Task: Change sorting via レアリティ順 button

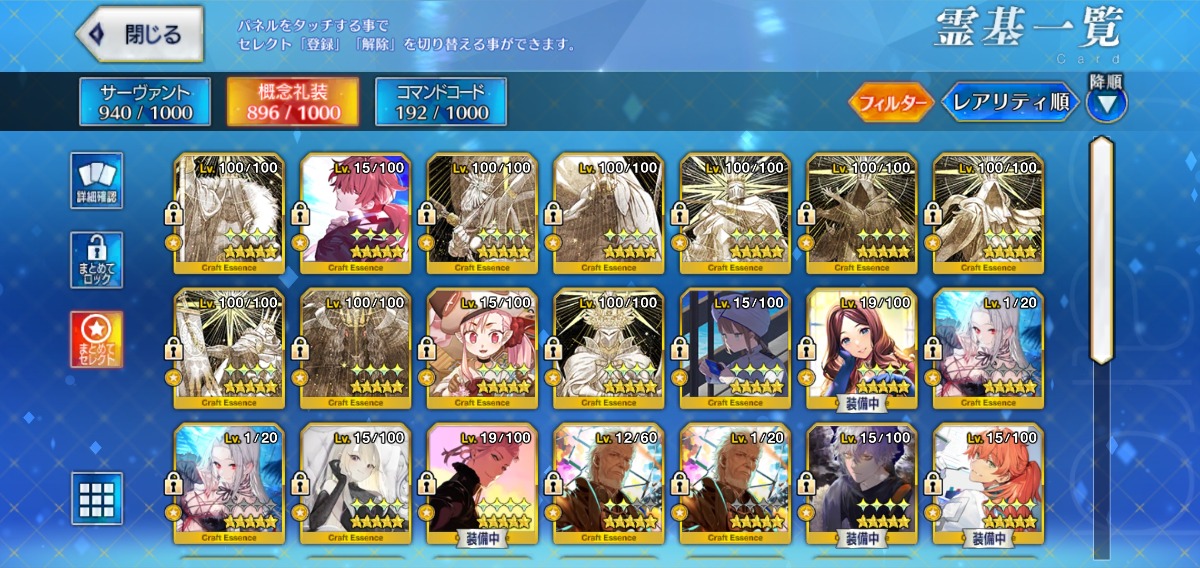Action: (1010, 102)
